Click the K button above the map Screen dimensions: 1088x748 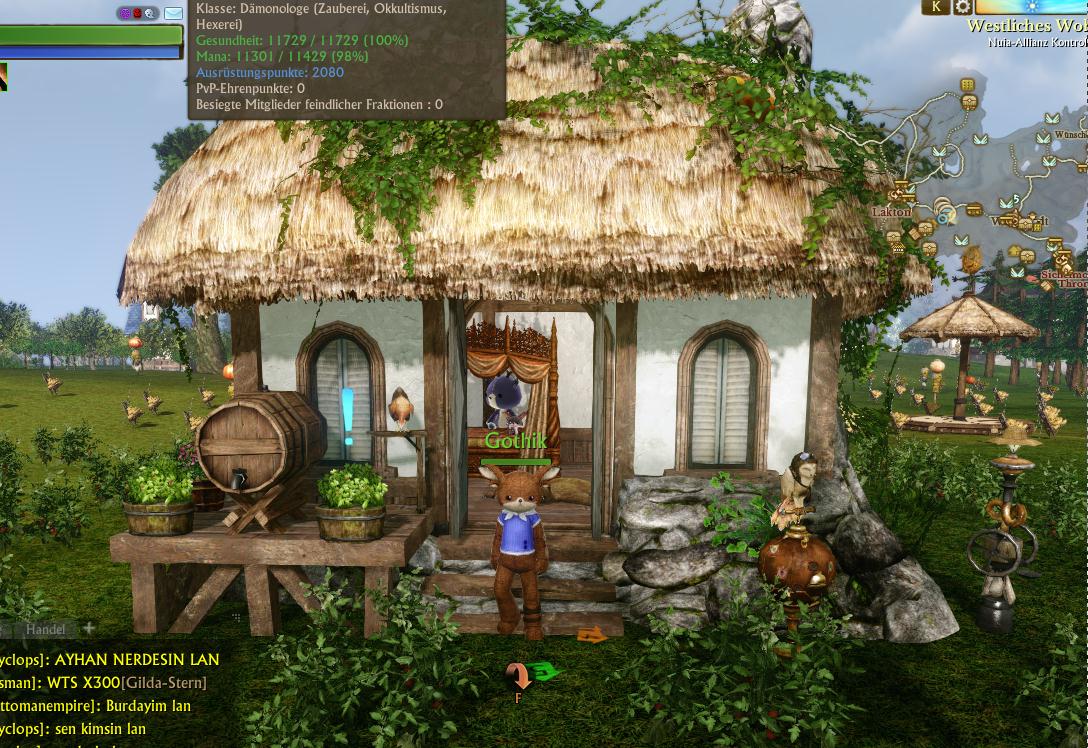[x=936, y=7]
